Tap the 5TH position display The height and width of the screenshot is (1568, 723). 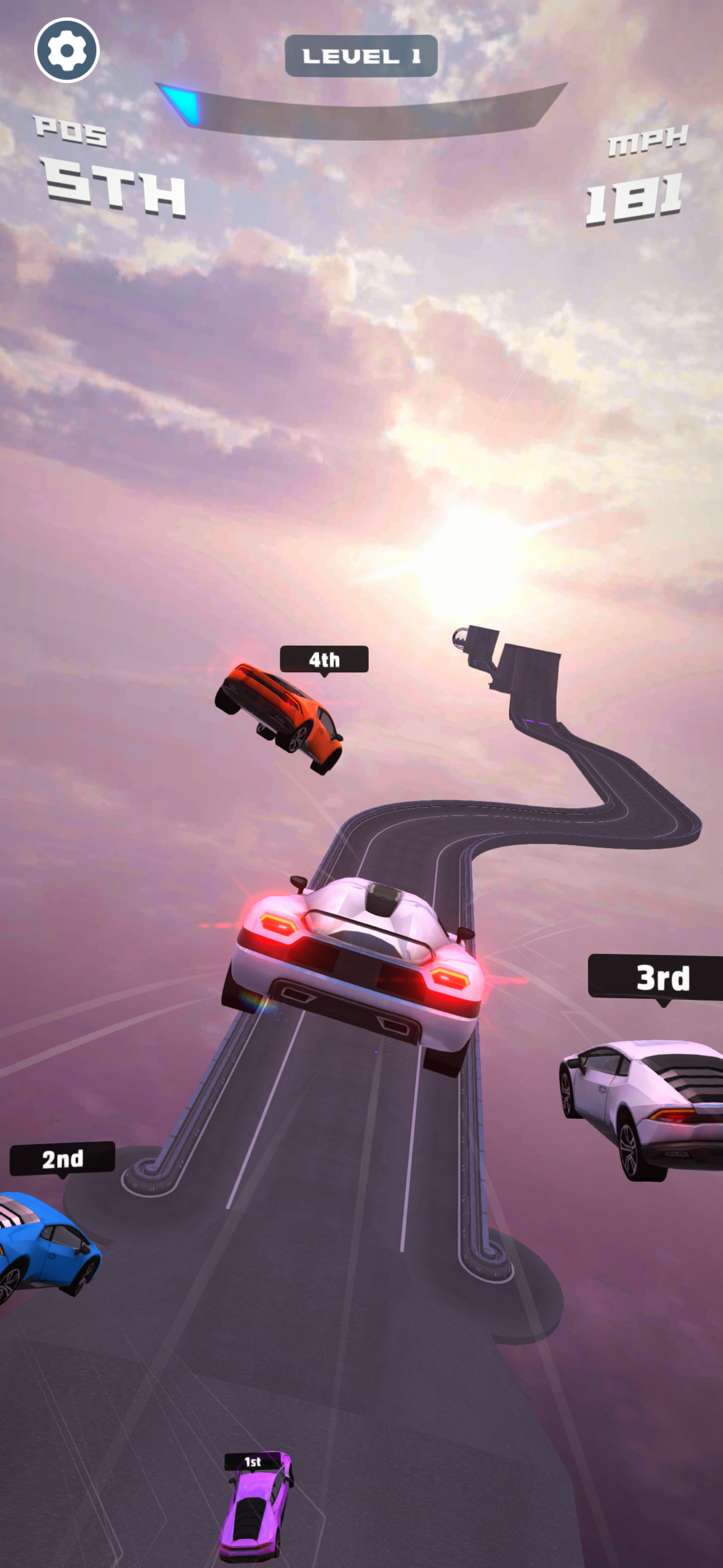(113, 188)
